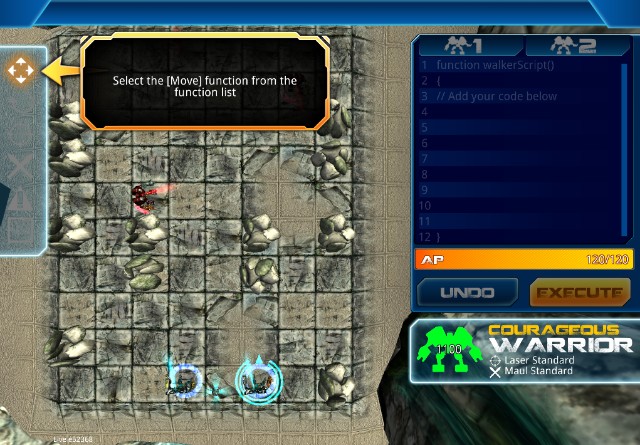Click the Undo button

click(467, 292)
